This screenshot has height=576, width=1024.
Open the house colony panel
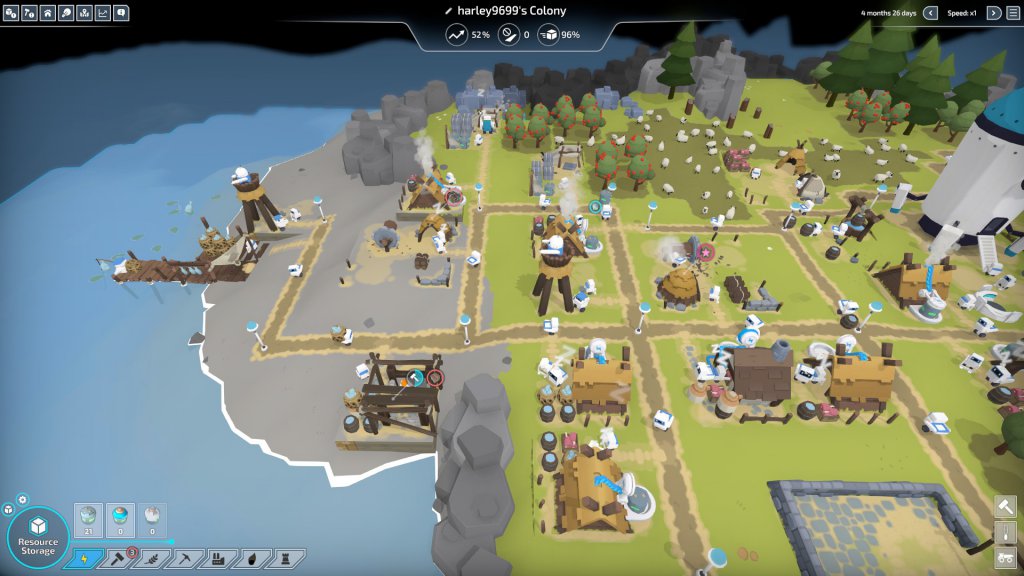(x=47, y=13)
